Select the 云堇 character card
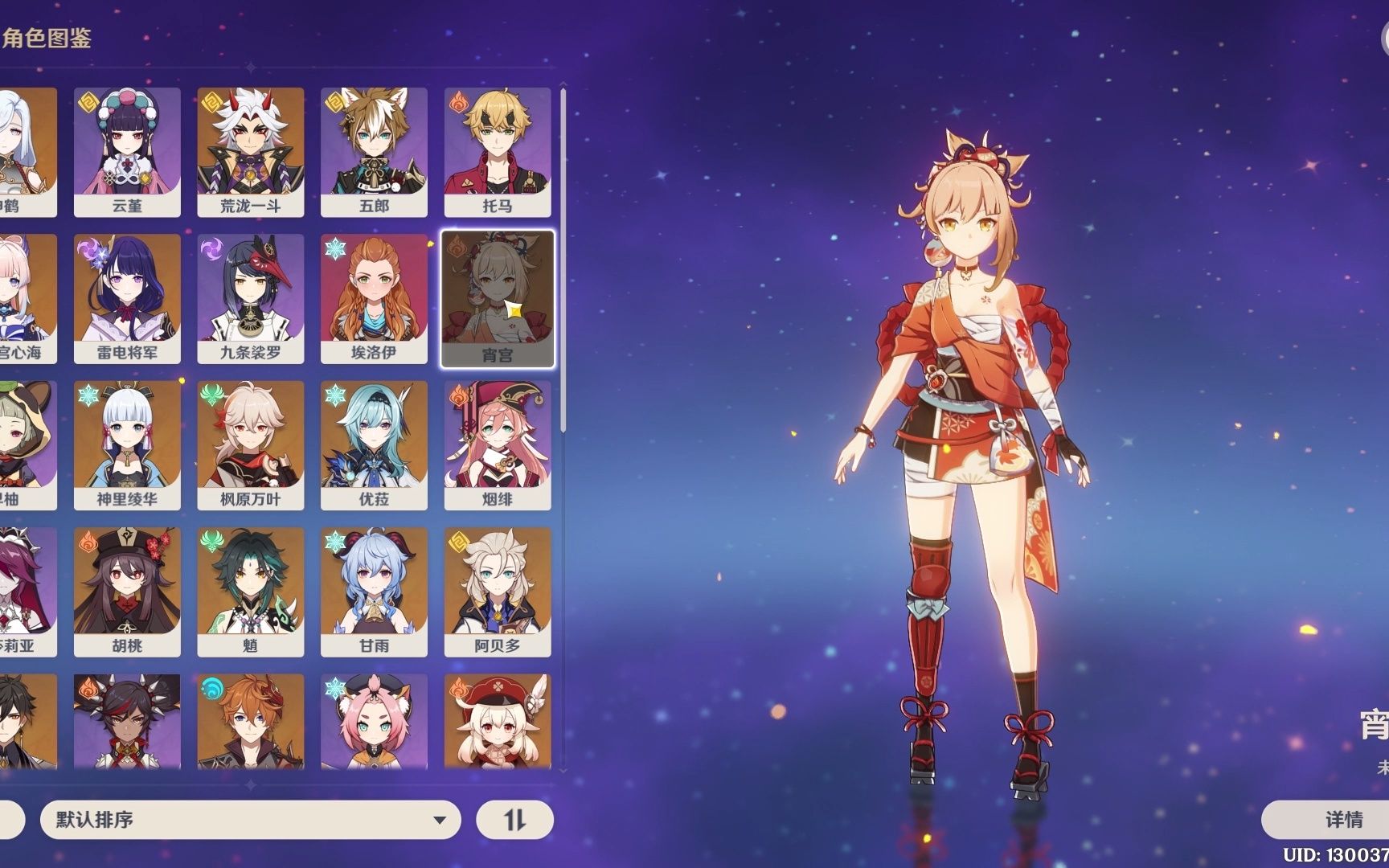Viewport: 1389px width, 868px height. pos(127,152)
